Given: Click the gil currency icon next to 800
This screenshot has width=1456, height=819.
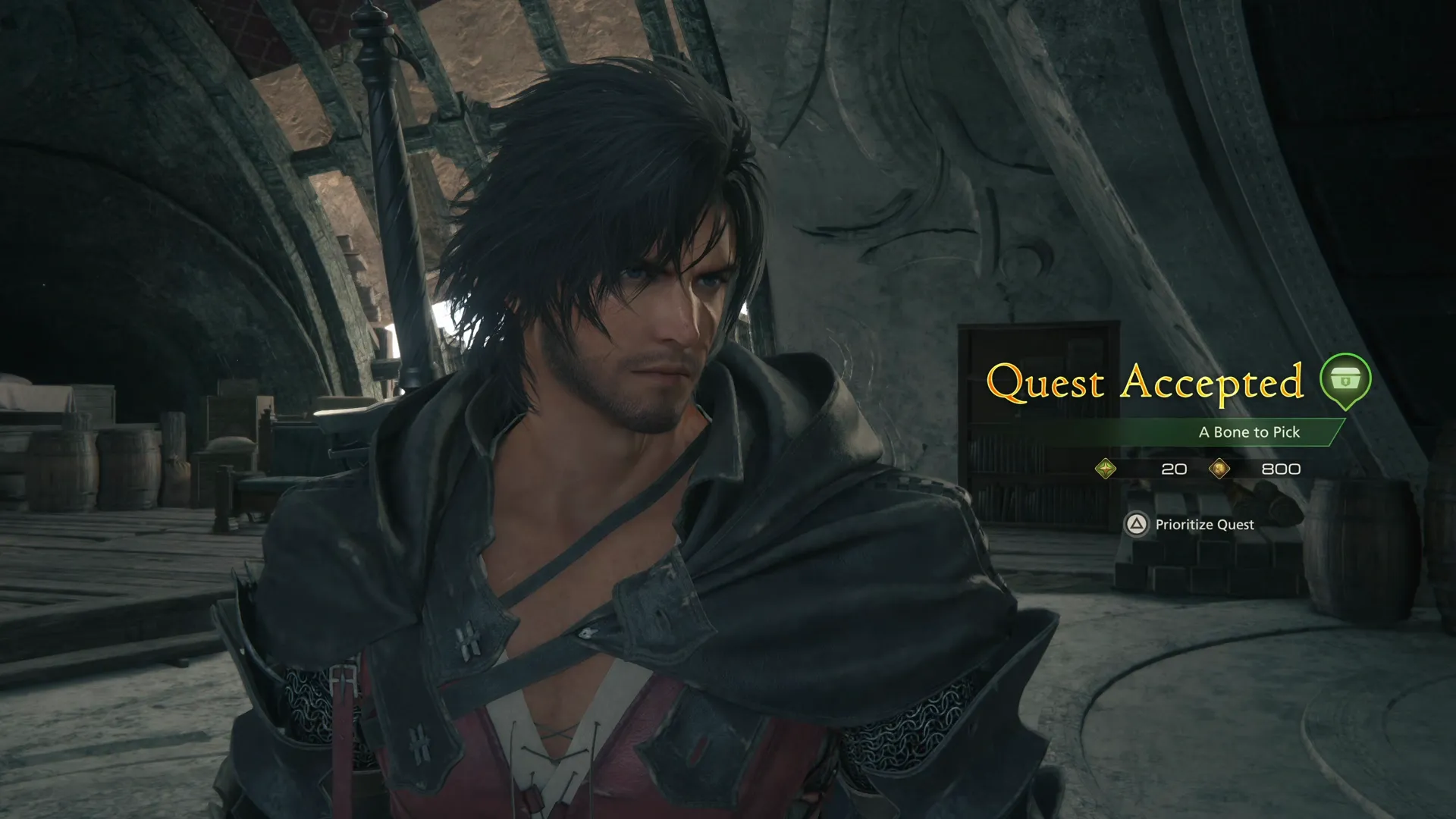Looking at the screenshot, I should tap(1221, 469).
